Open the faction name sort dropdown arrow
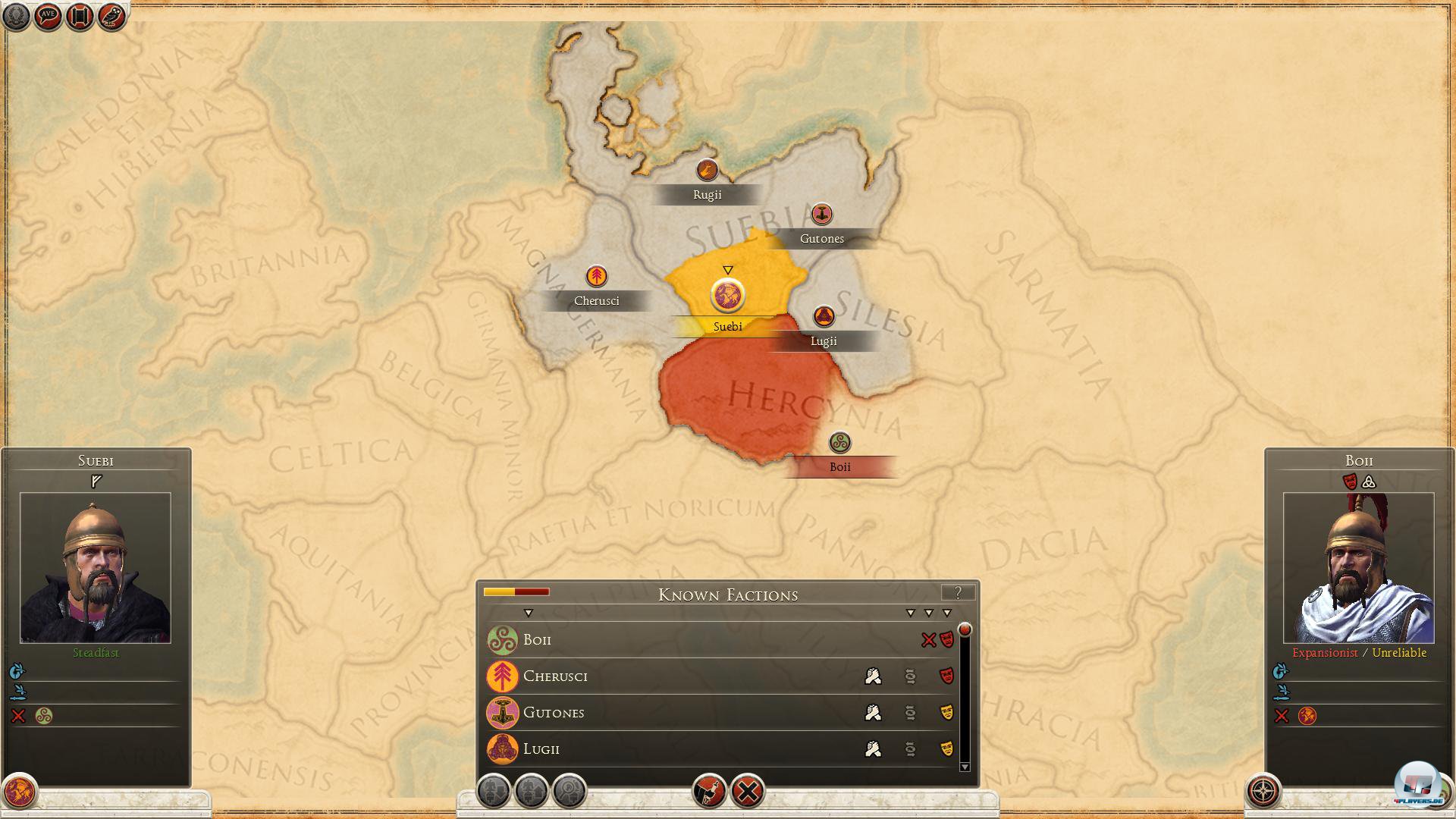The image size is (1456, 819). click(x=529, y=611)
